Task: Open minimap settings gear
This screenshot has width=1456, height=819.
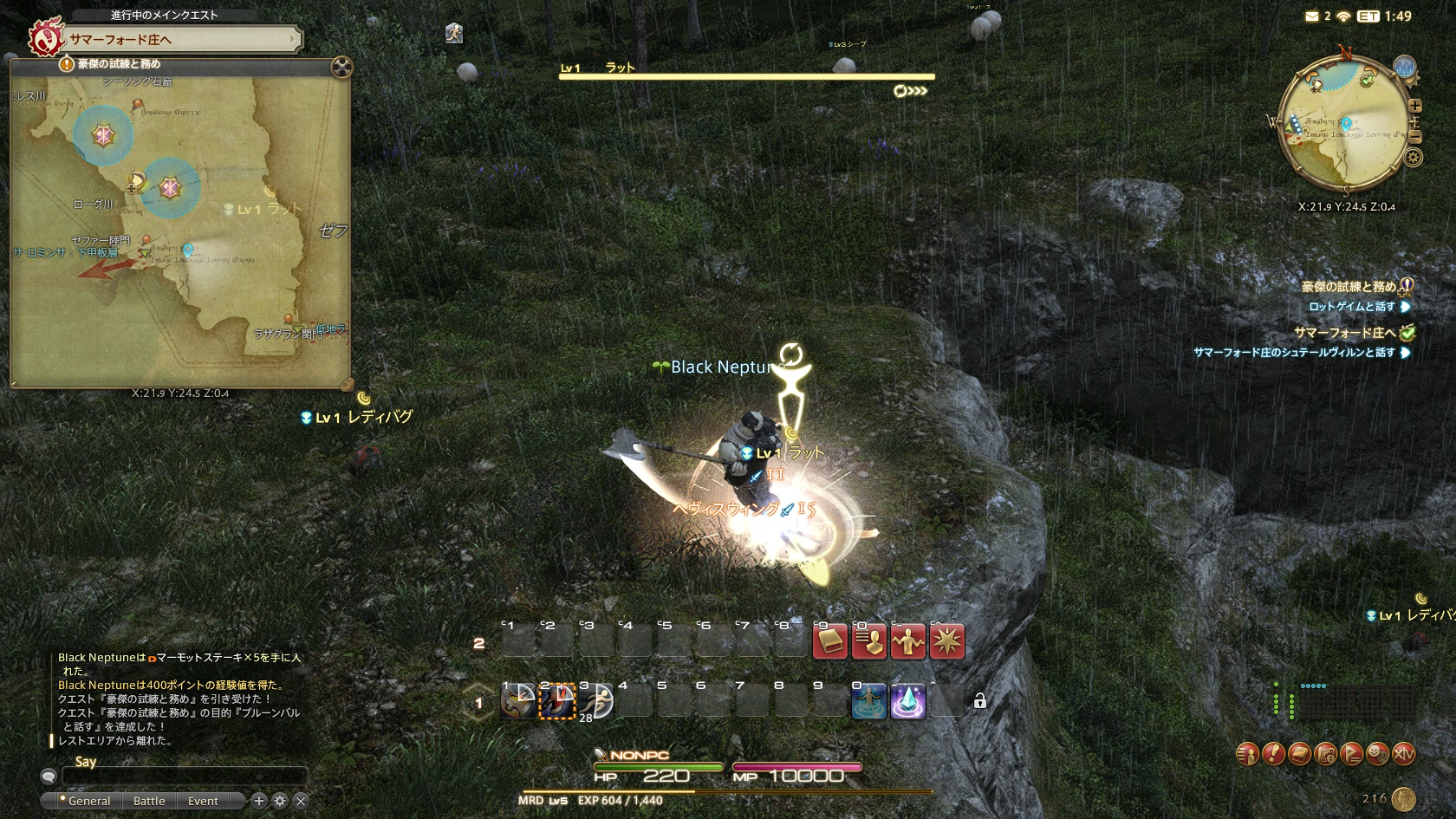Action: [1414, 157]
